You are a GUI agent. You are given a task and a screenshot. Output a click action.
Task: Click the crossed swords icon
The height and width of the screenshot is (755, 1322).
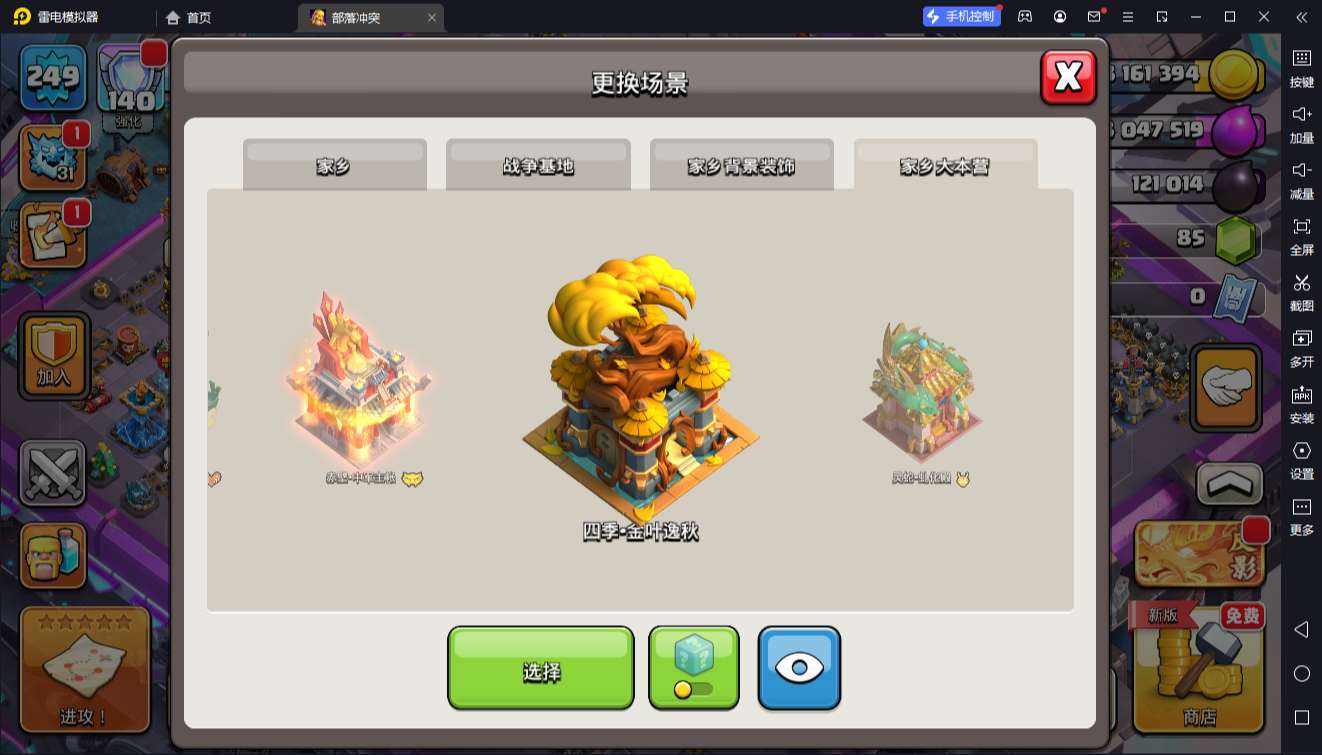[x=52, y=472]
